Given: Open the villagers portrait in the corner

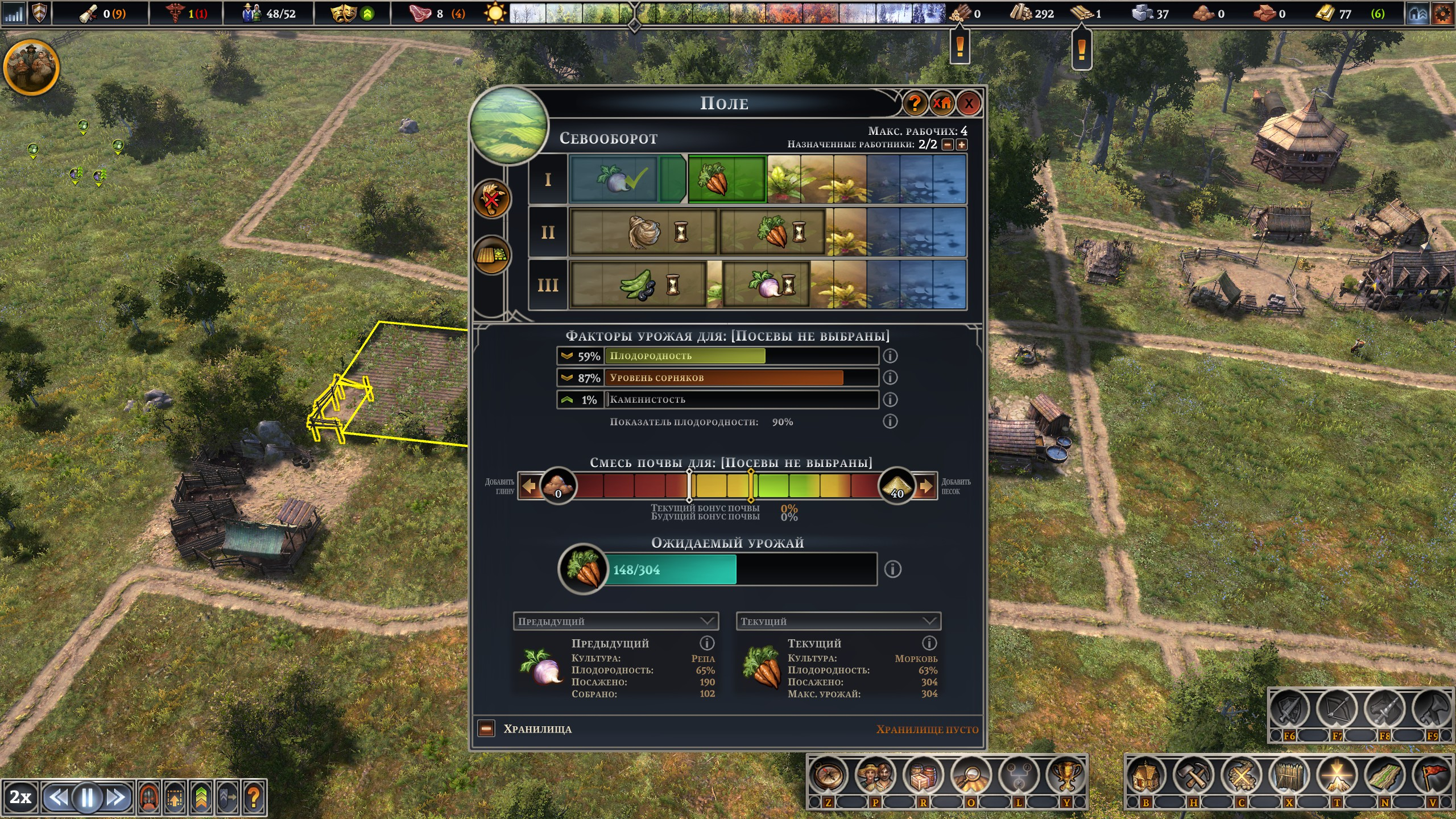Looking at the screenshot, I should click(31, 67).
